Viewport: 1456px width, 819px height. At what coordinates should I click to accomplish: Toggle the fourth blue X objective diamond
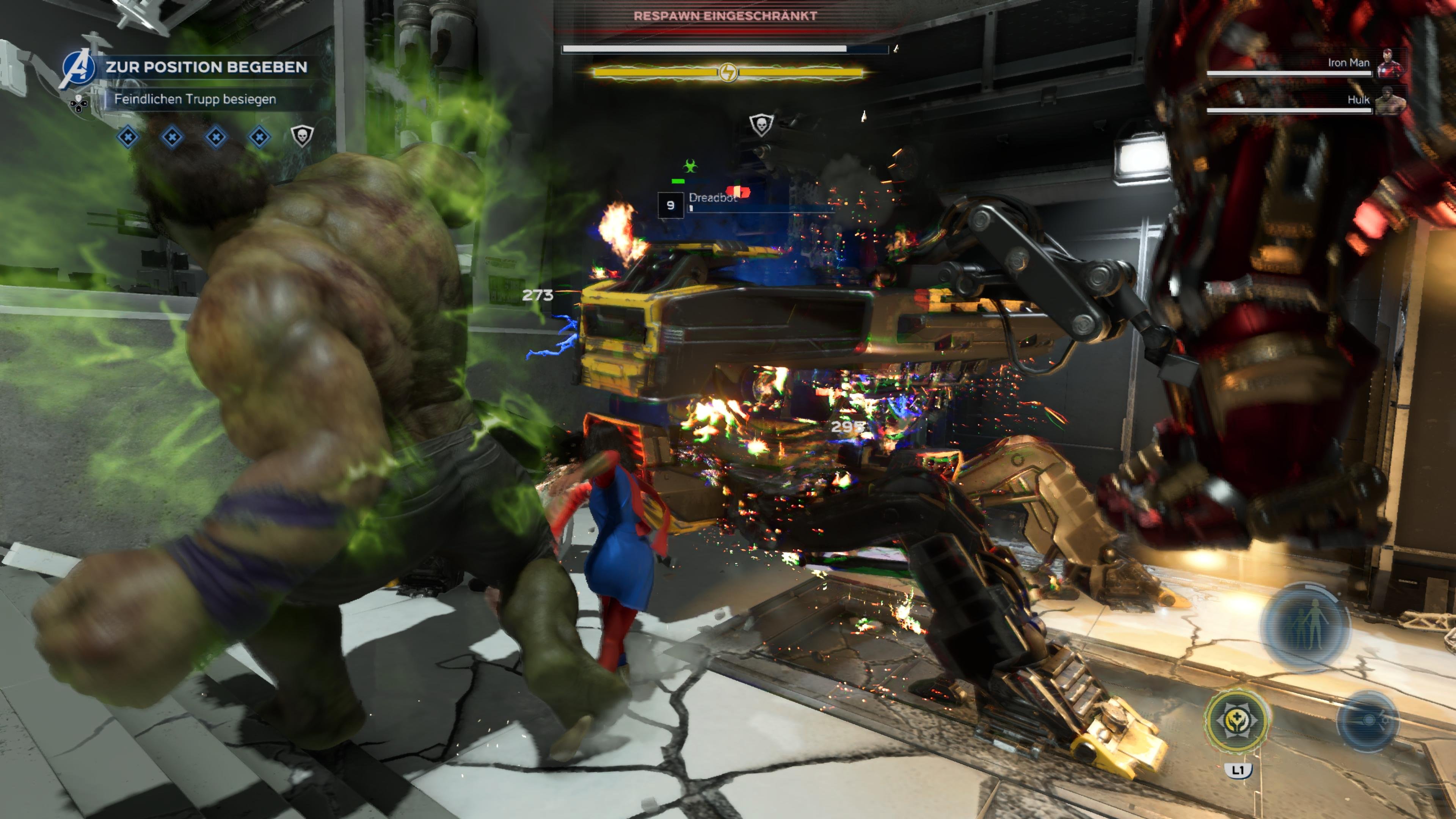259,137
